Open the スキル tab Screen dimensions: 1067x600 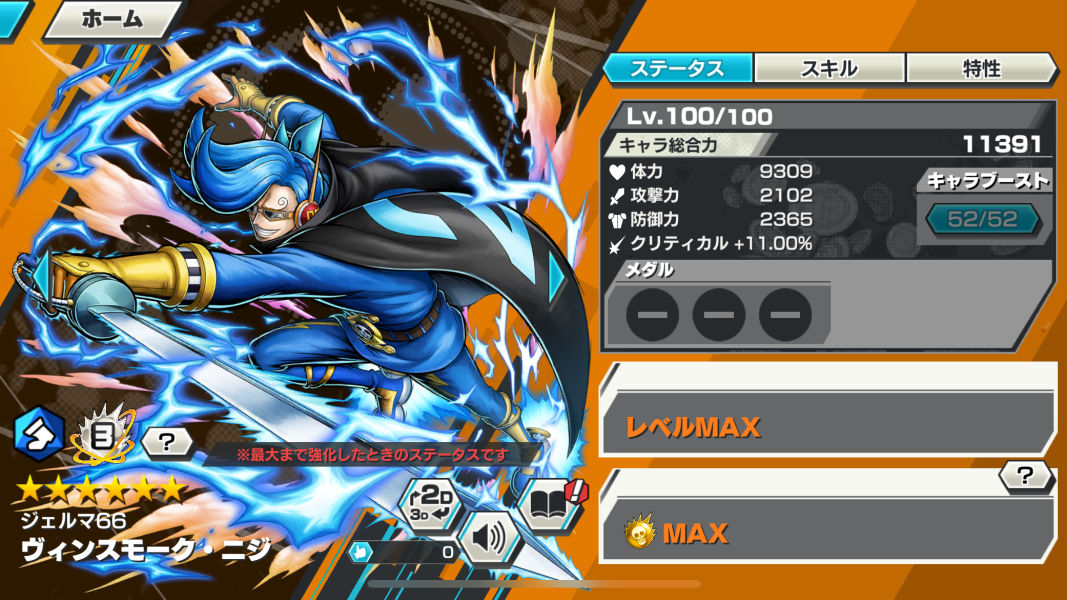(x=829, y=68)
